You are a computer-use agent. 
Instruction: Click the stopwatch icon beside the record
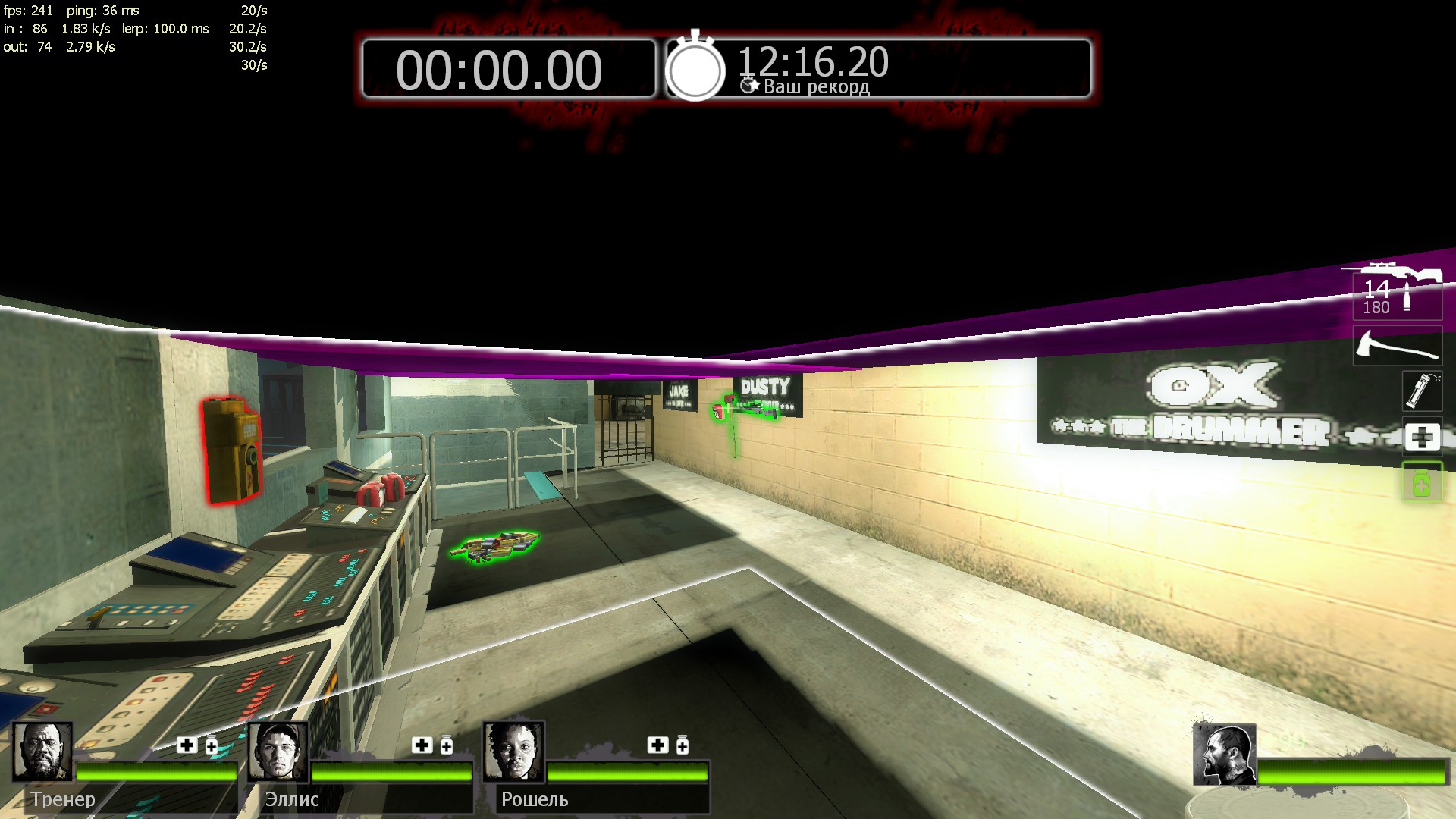pyautogui.click(x=695, y=68)
